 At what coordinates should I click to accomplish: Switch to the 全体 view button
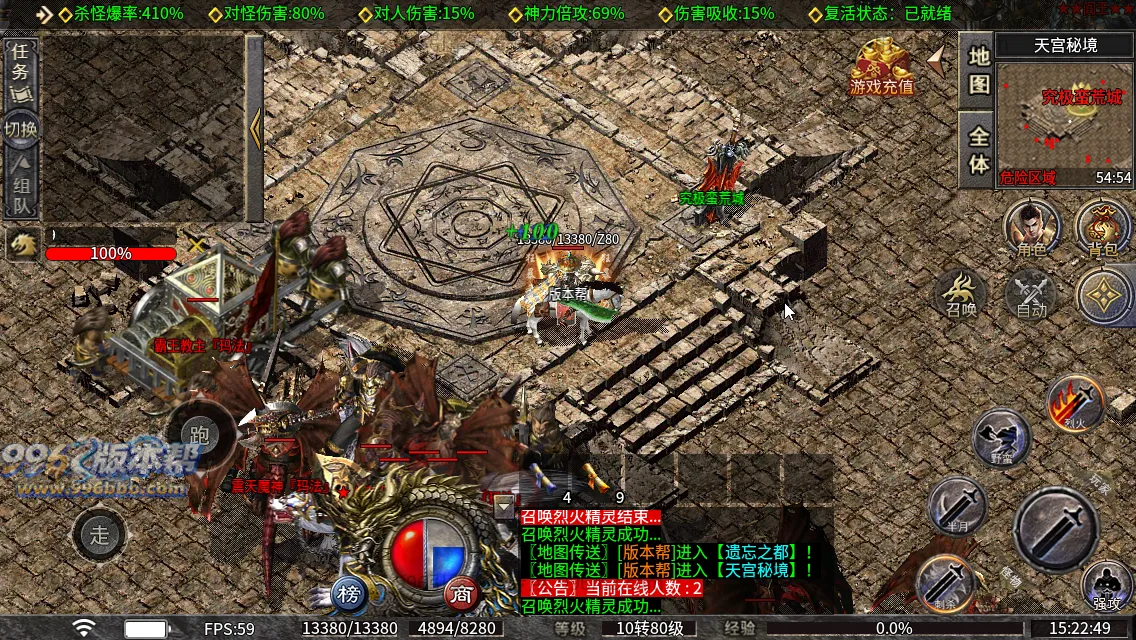[978, 148]
